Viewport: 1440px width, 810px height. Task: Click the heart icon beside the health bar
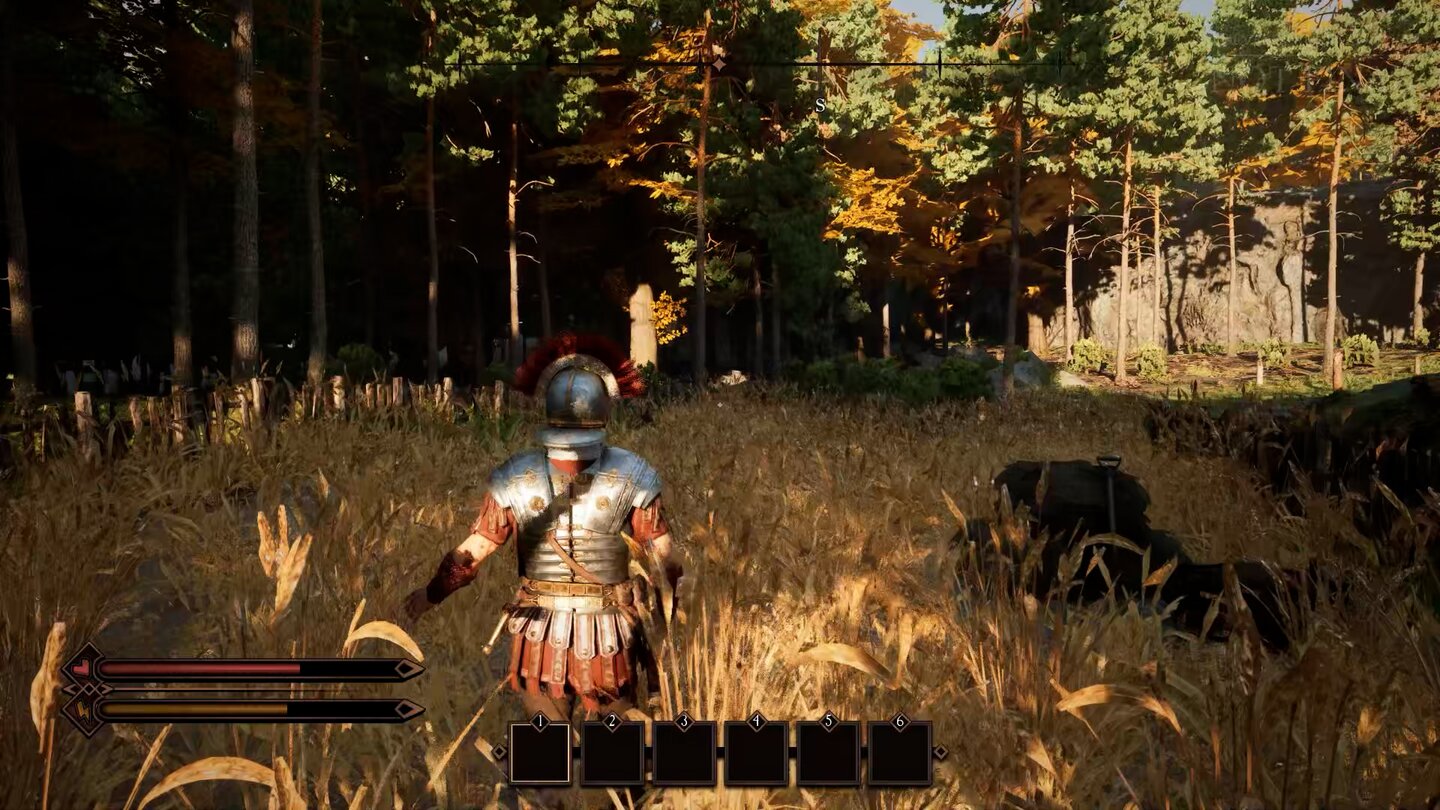point(80,668)
